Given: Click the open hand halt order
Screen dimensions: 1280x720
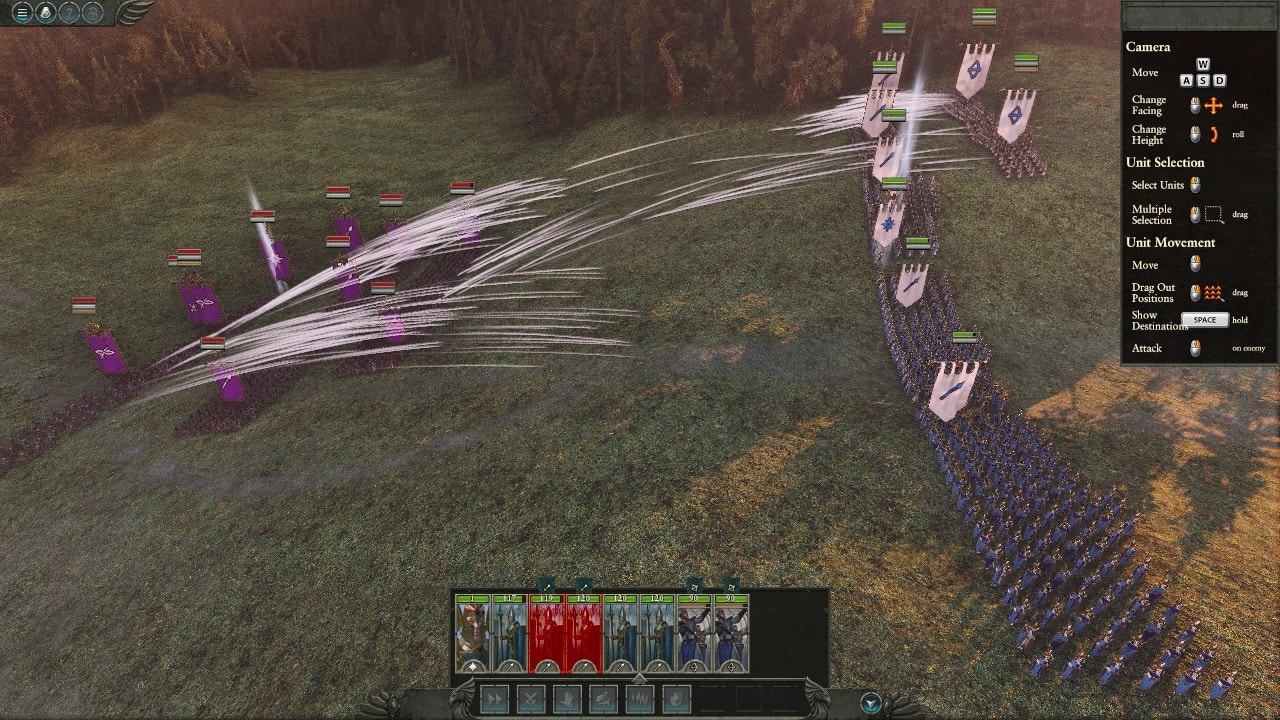Looking at the screenshot, I should [x=567, y=698].
